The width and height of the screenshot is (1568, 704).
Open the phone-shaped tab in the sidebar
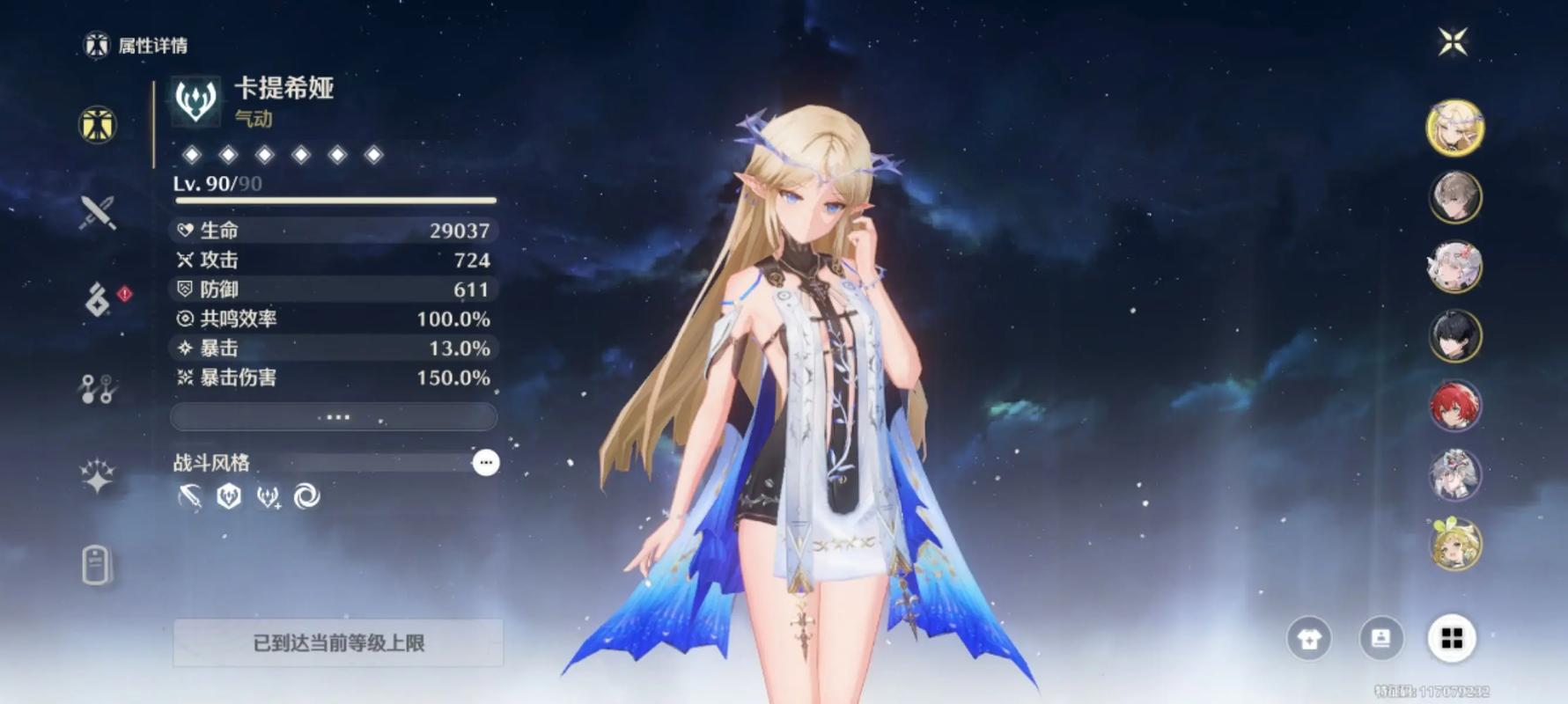(x=97, y=564)
